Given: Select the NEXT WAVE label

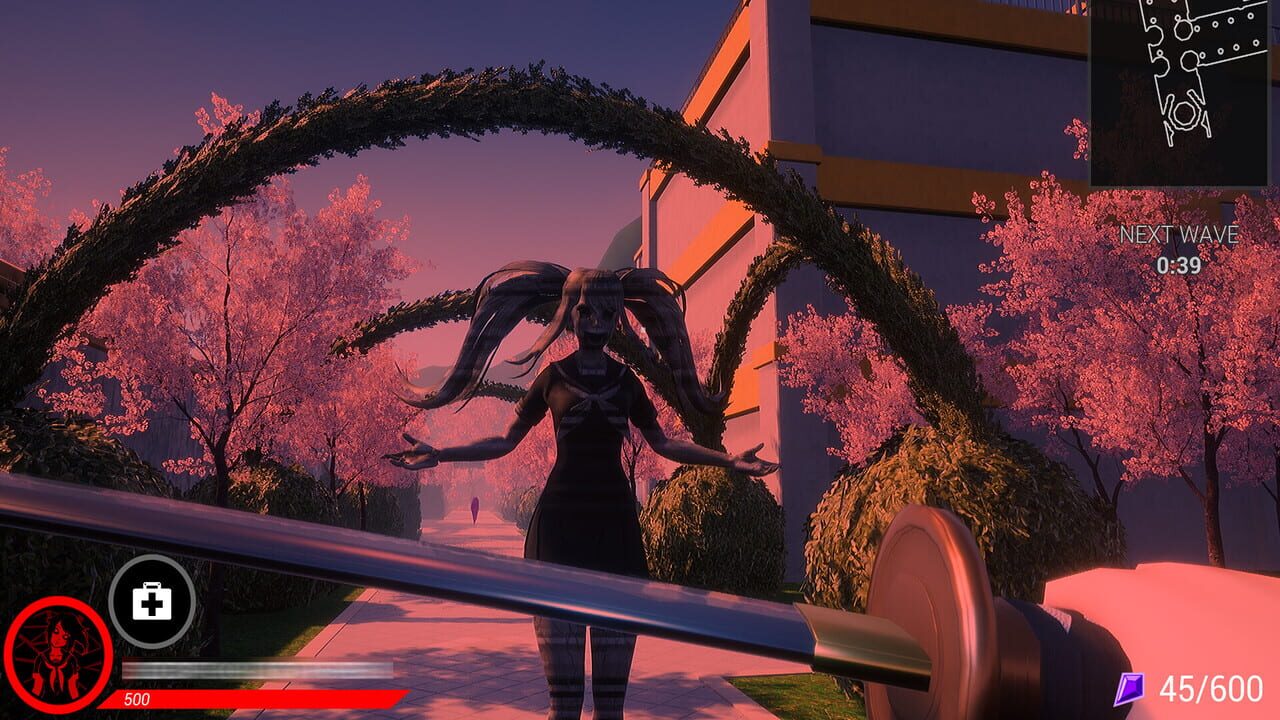Looking at the screenshot, I should (x=1181, y=237).
